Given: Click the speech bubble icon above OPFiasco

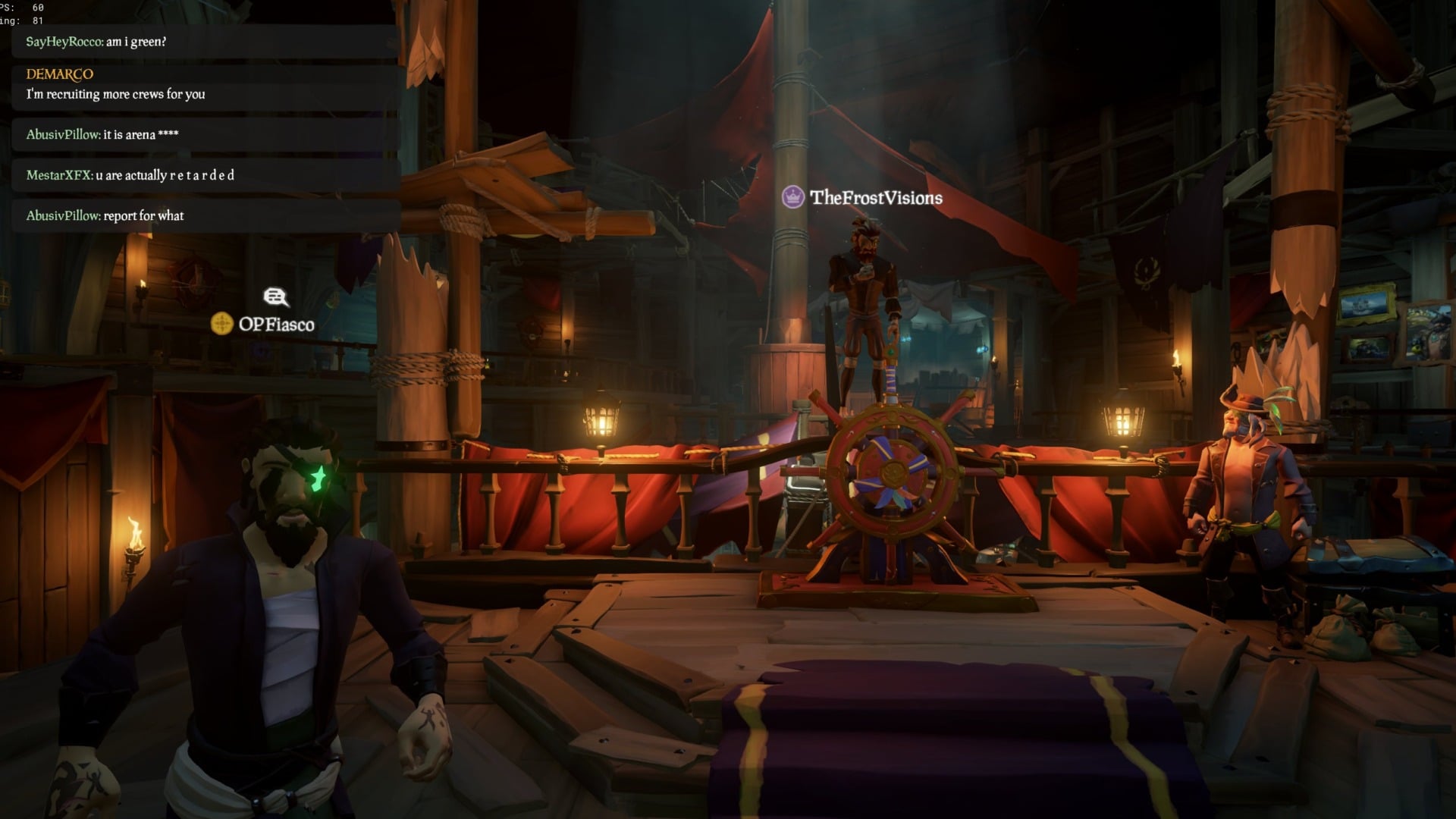Looking at the screenshot, I should click(x=275, y=297).
